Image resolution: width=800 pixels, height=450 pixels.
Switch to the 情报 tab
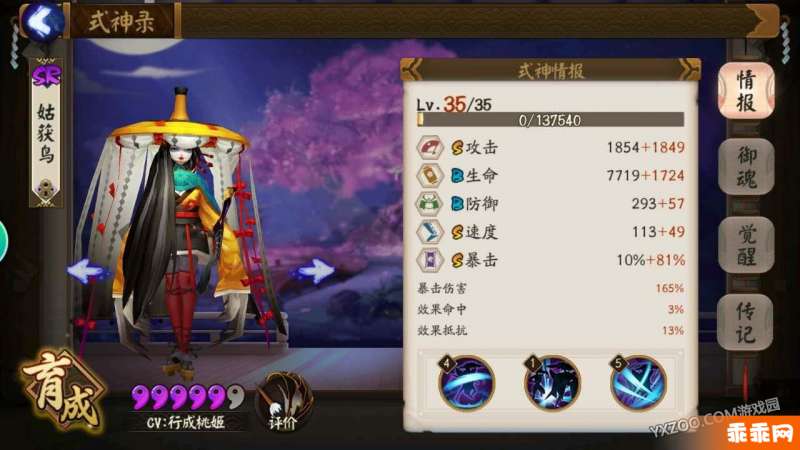[x=746, y=90]
